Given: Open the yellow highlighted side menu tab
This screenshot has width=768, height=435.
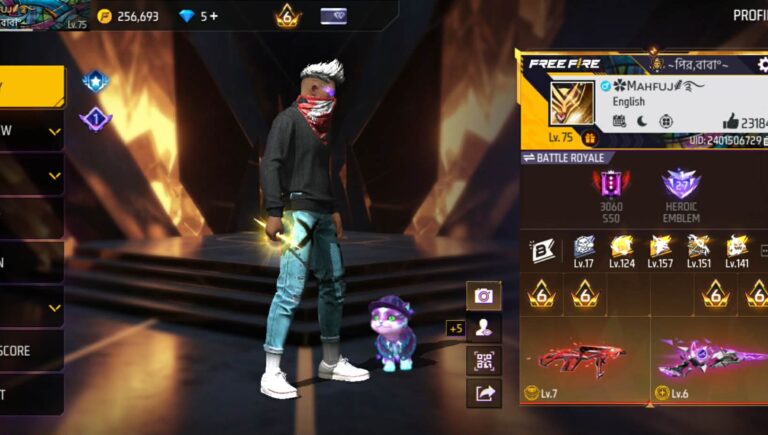Looking at the screenshot, I should coord(30,87).
